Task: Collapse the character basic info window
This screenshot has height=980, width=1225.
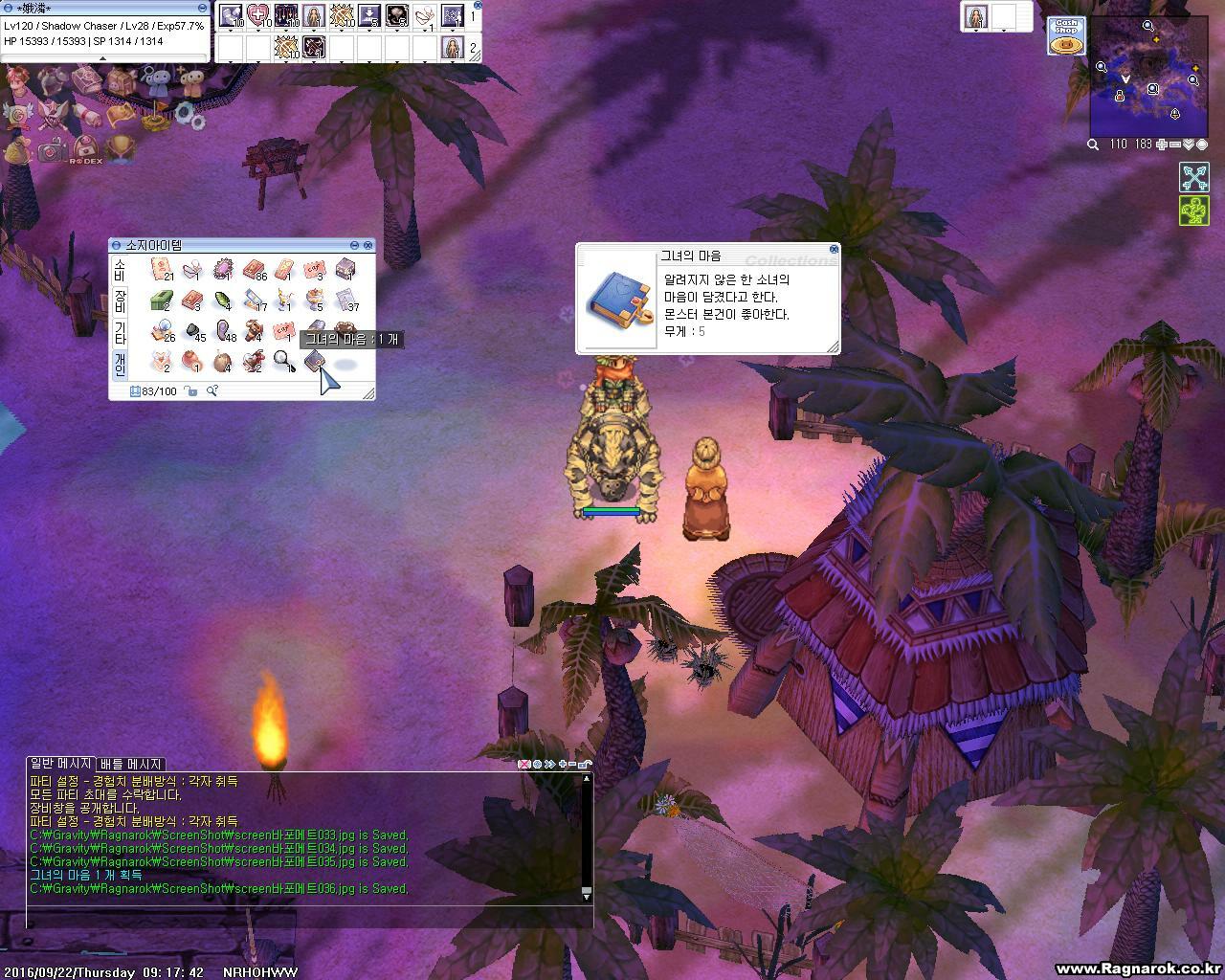Action: 202,8
